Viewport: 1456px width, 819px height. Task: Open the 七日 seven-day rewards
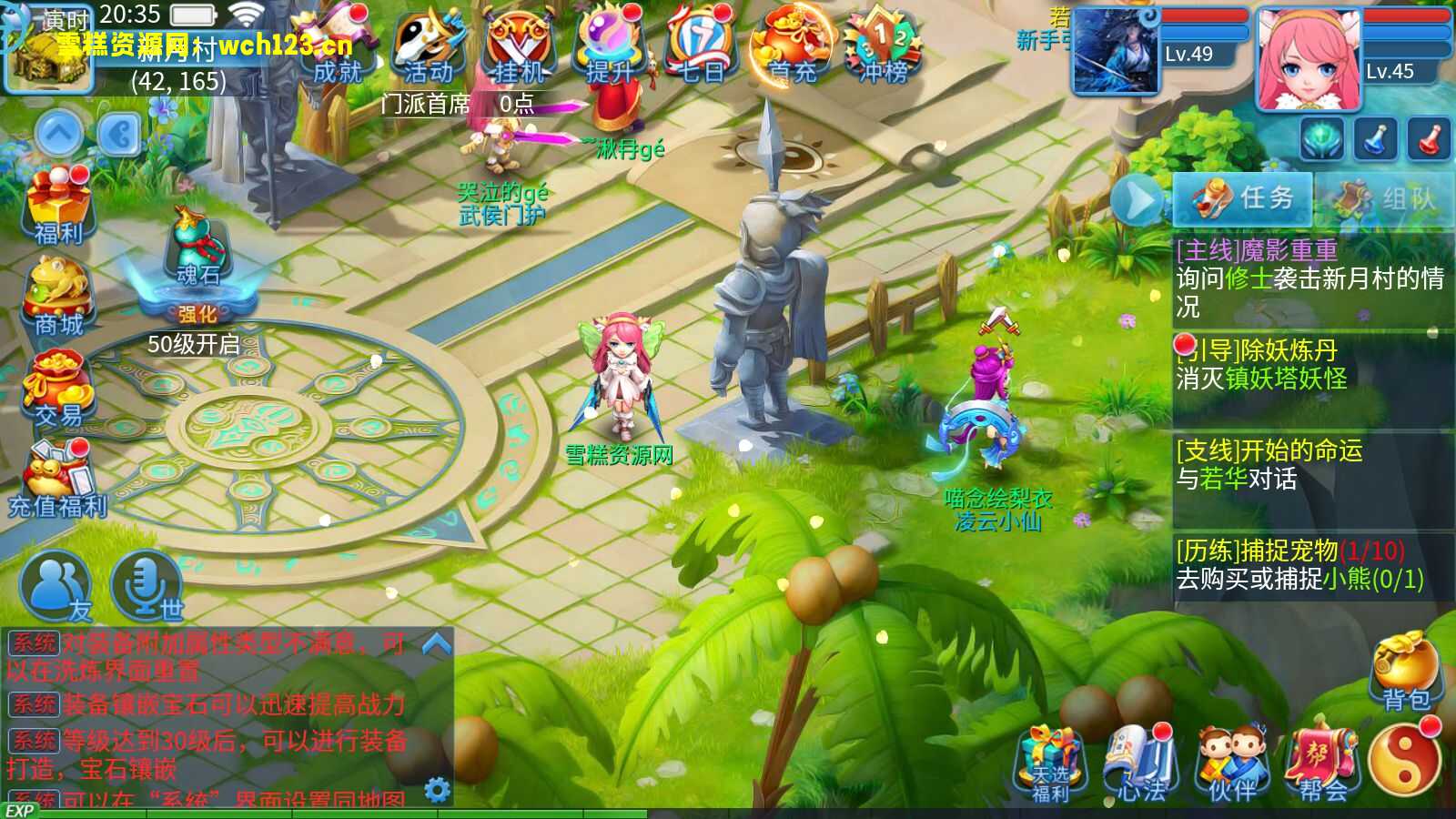click(701, 47)
